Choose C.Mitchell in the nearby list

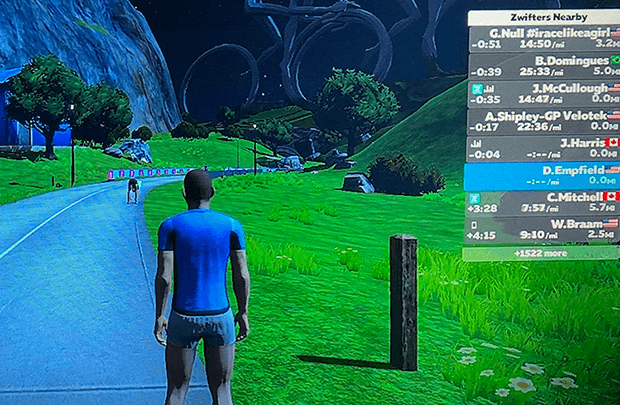click(541, 203)
